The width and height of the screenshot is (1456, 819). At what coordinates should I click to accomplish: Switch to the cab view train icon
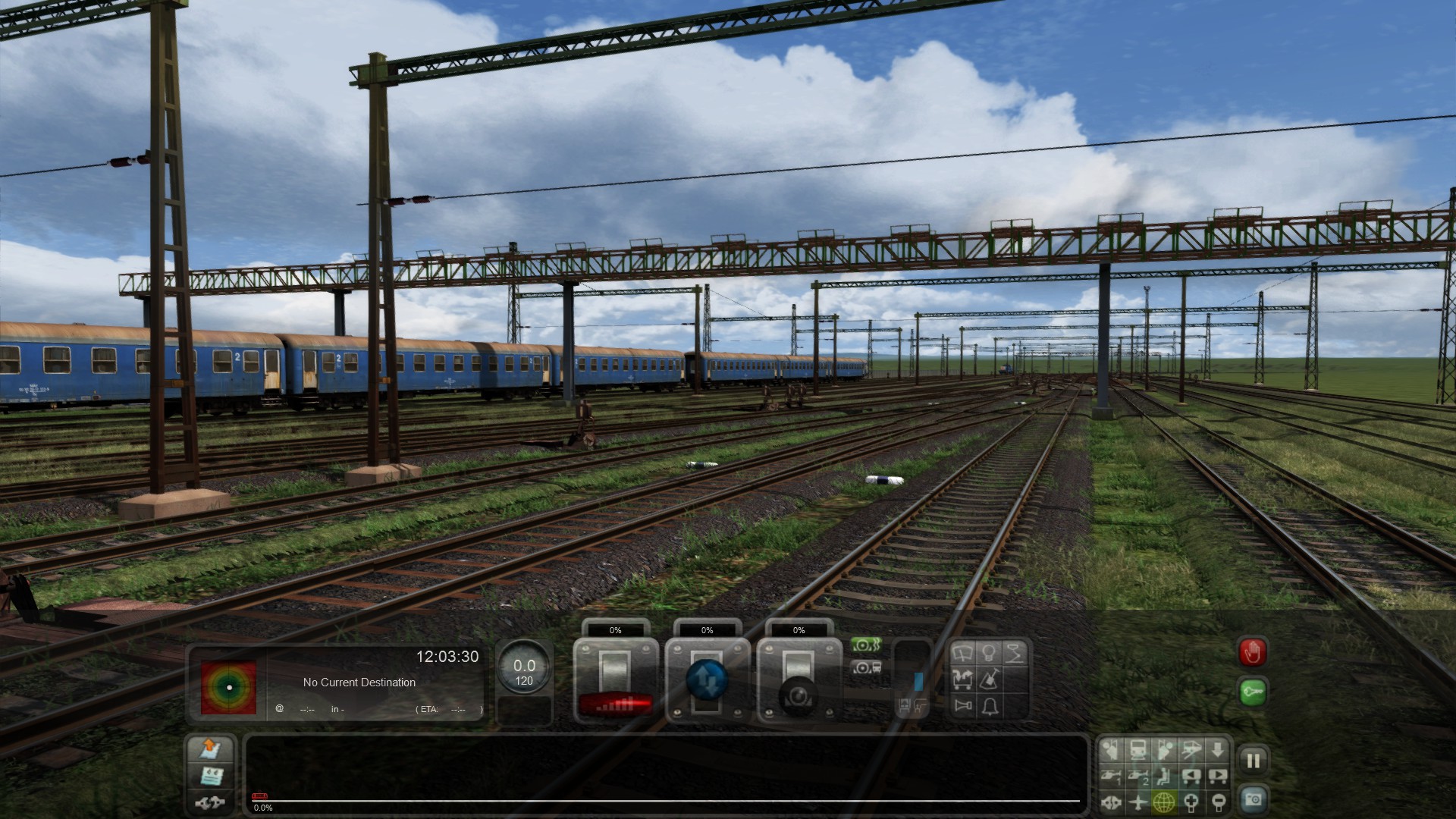coord(1137,751)
